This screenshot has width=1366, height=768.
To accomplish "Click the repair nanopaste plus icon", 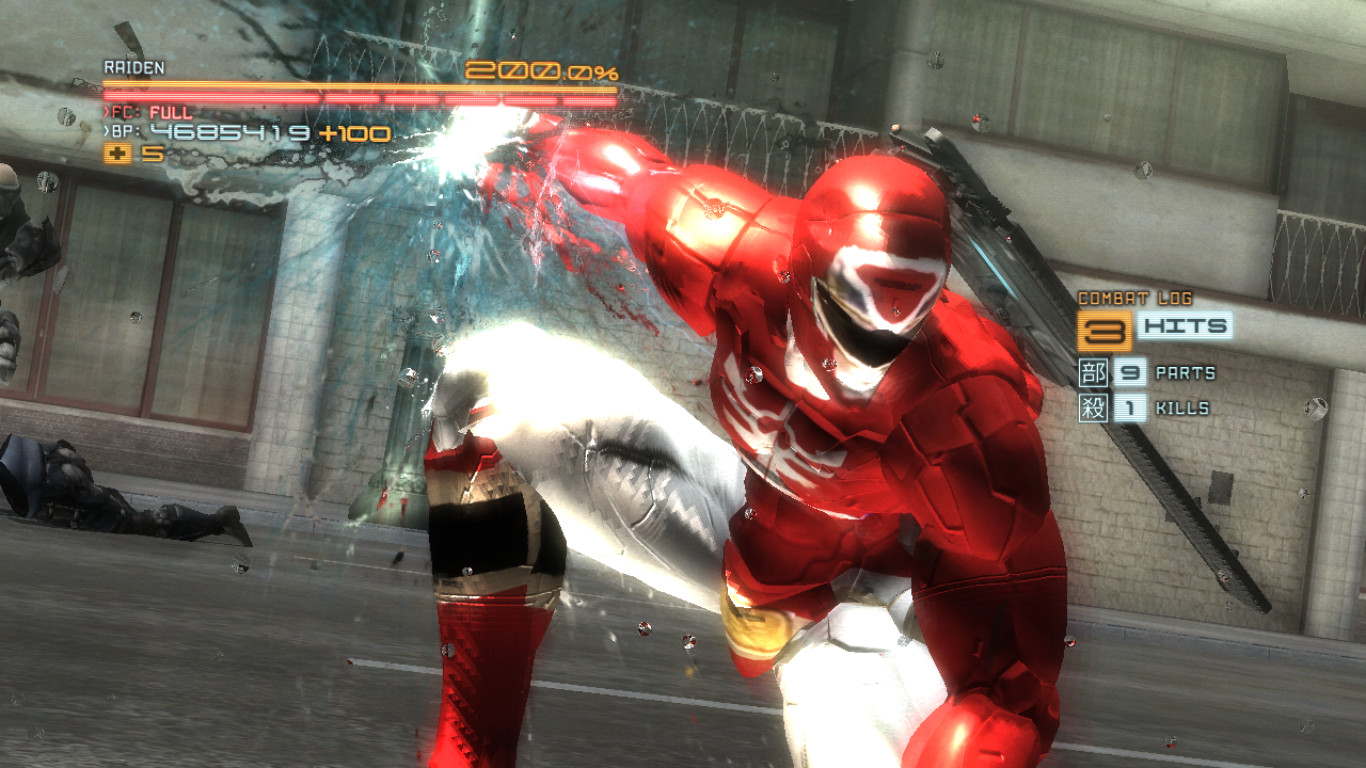I will [117, 155].
